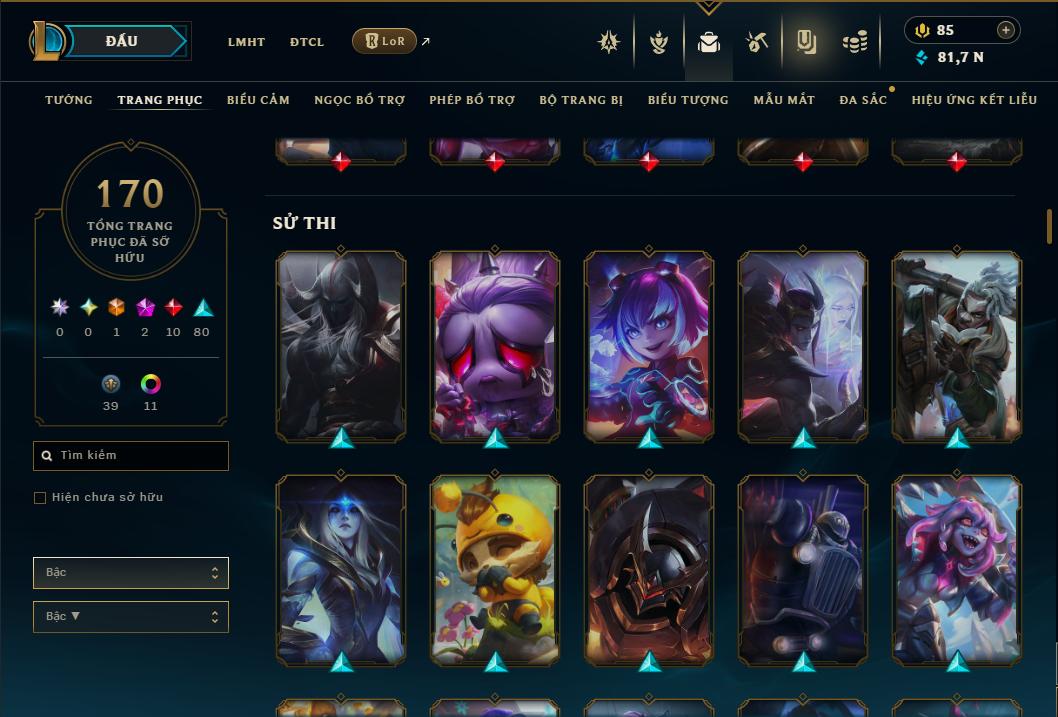Viewport: 1058px width, 717px height.
Task: Switch to the ĐTCL section
Action: coord(307,42)
